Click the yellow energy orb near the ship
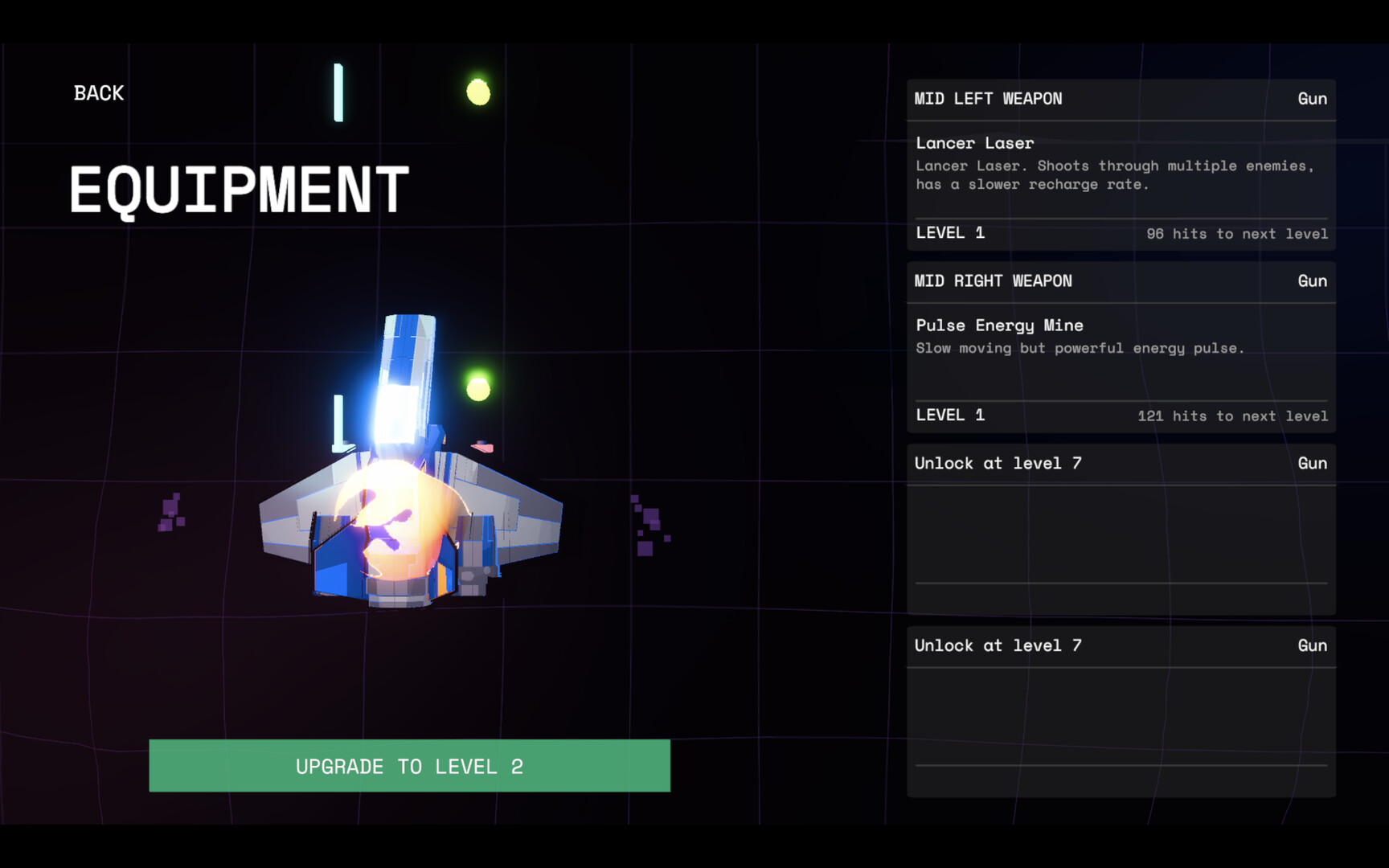The width and height of the screenshot is (1389, 868). tap(479, 92)
